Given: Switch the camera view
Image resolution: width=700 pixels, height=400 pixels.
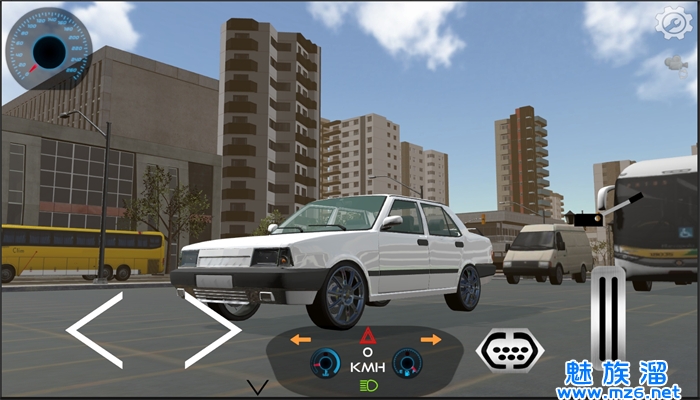Looking at the screenshot, I should [x=676, y=64].
